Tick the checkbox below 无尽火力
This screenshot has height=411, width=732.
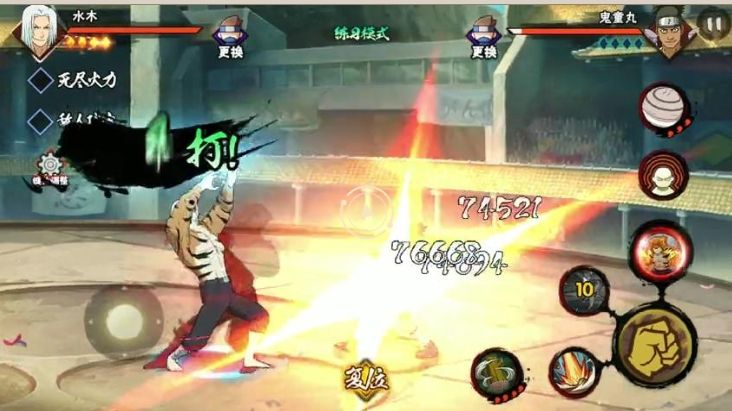41,121
